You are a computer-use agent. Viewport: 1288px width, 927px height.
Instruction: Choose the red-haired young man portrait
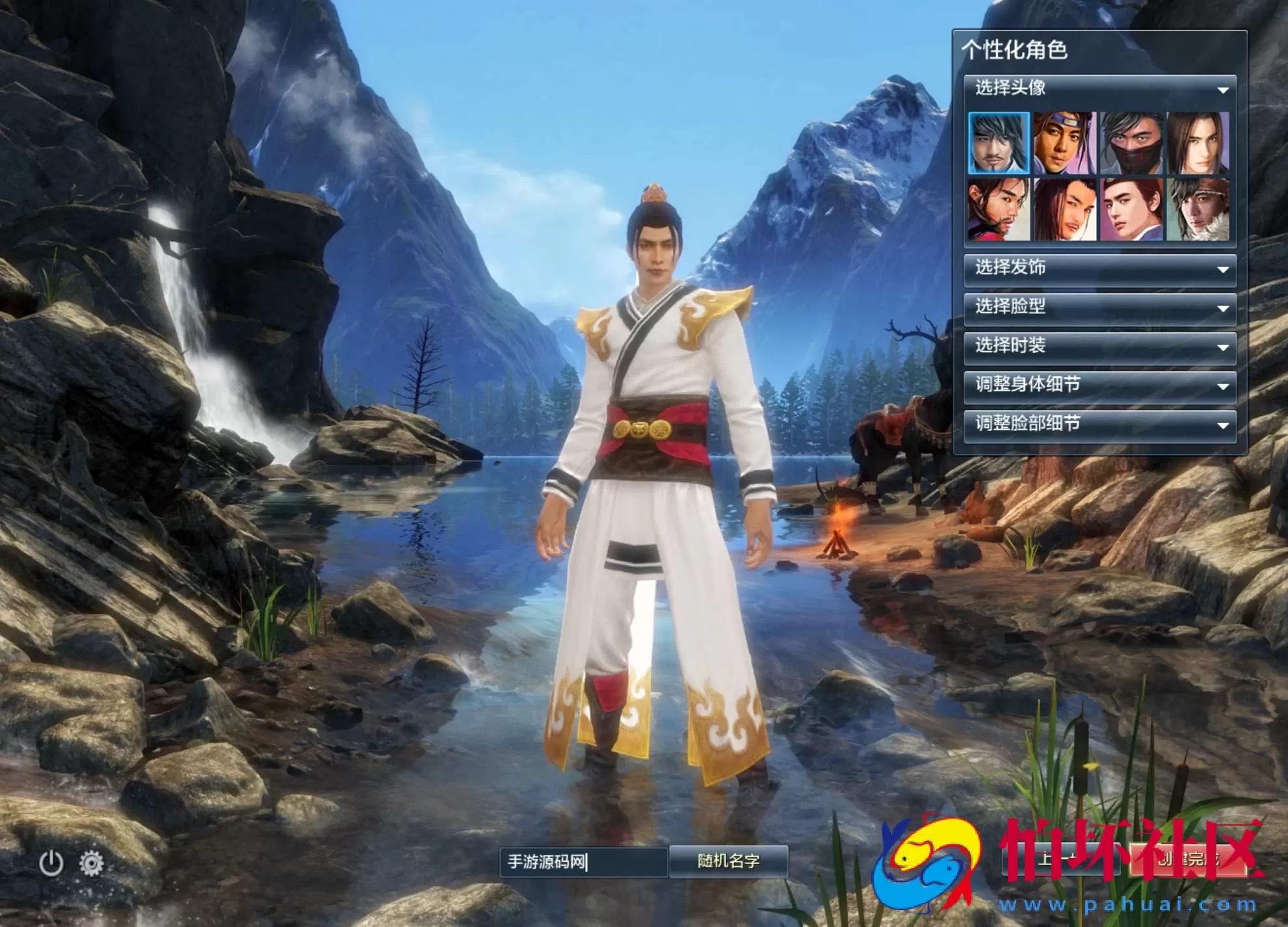[x=1132, y=210]
